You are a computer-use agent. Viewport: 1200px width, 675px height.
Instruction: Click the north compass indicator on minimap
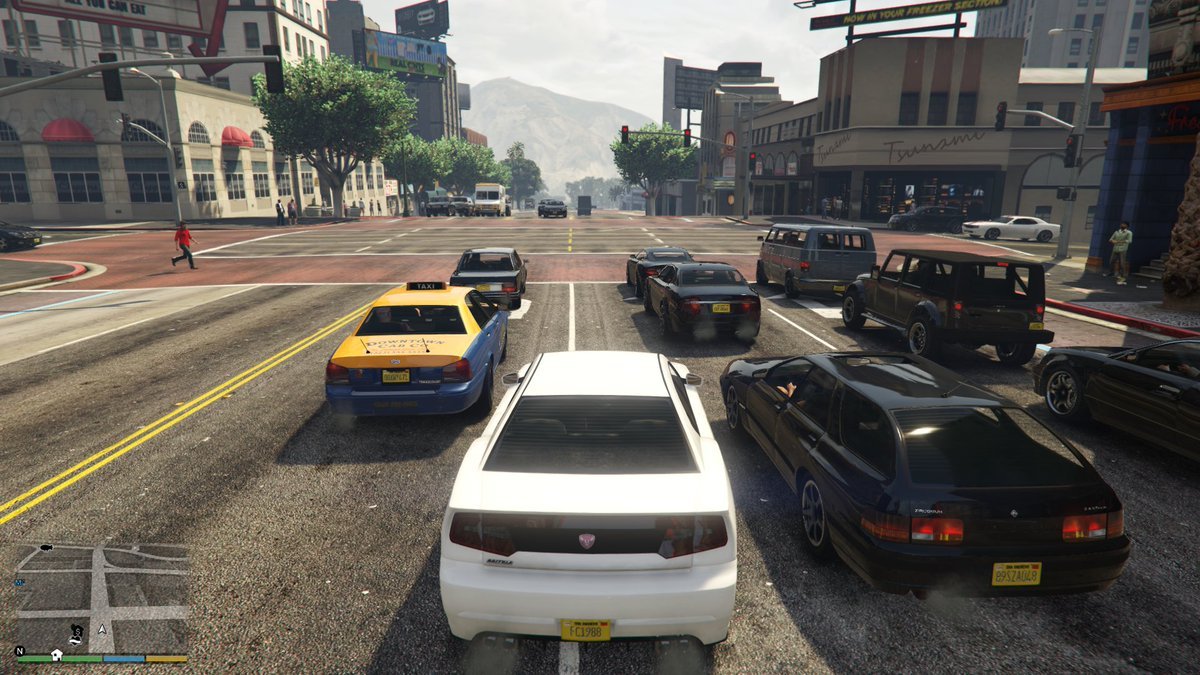20,651
